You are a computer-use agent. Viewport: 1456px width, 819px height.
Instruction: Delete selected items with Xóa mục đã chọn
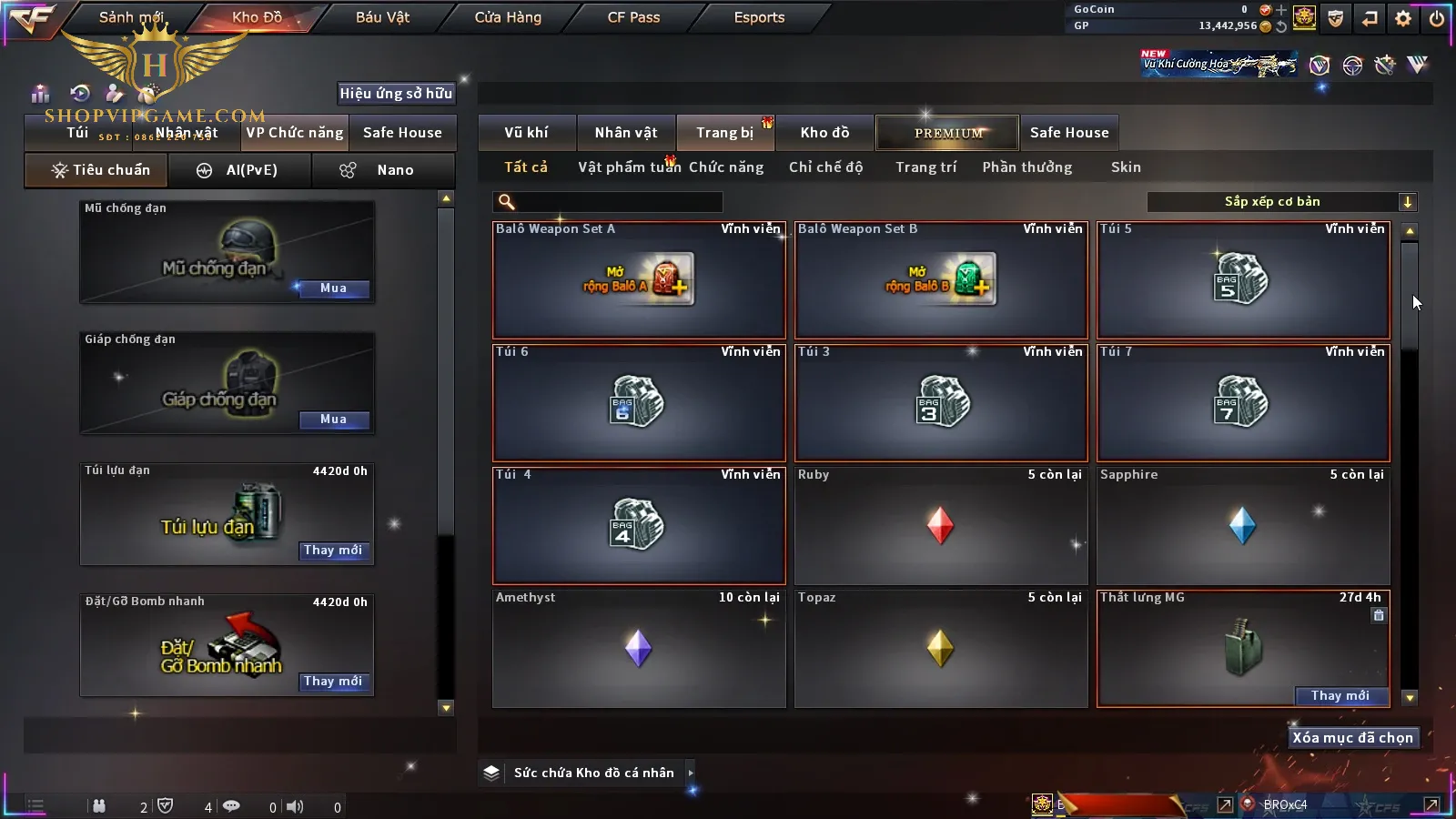tap(1352, 738)
